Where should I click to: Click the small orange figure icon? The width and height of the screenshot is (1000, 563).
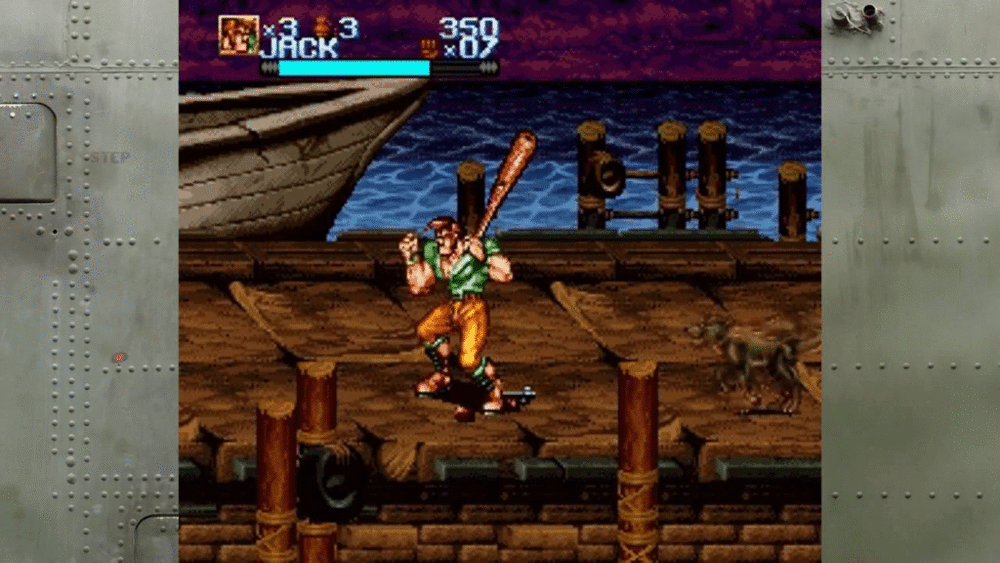coord(322,27)
